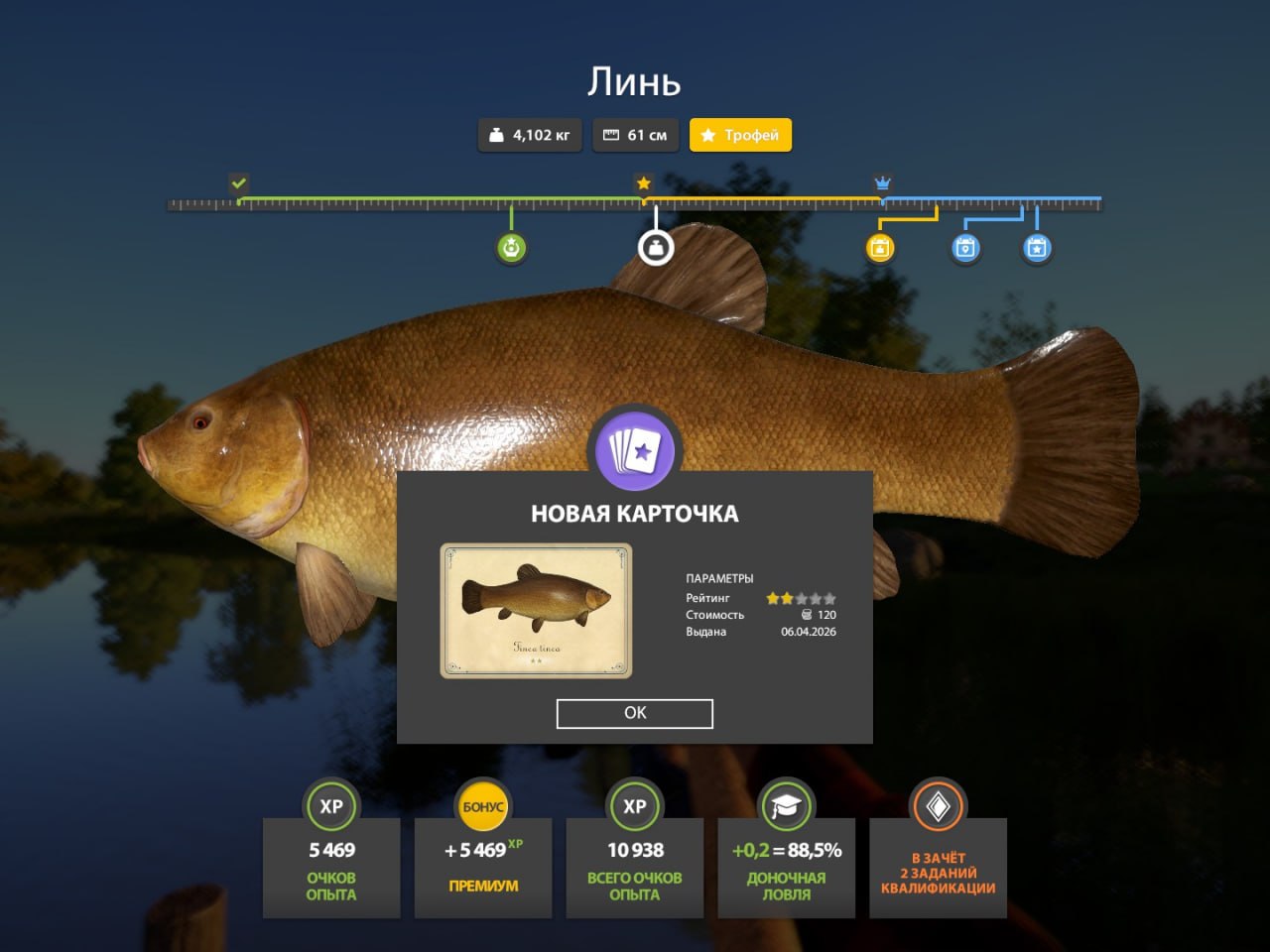Click the ruler icon in the 61 см badge
This screenshot has width=1270, height=952.
(x=611, y=135)
